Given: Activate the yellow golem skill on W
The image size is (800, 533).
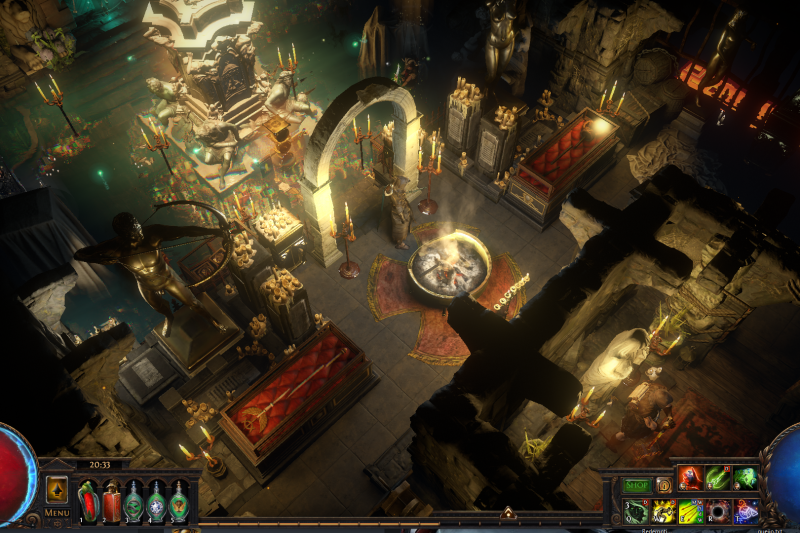Looking at the screenshot, I should (664, 512).
